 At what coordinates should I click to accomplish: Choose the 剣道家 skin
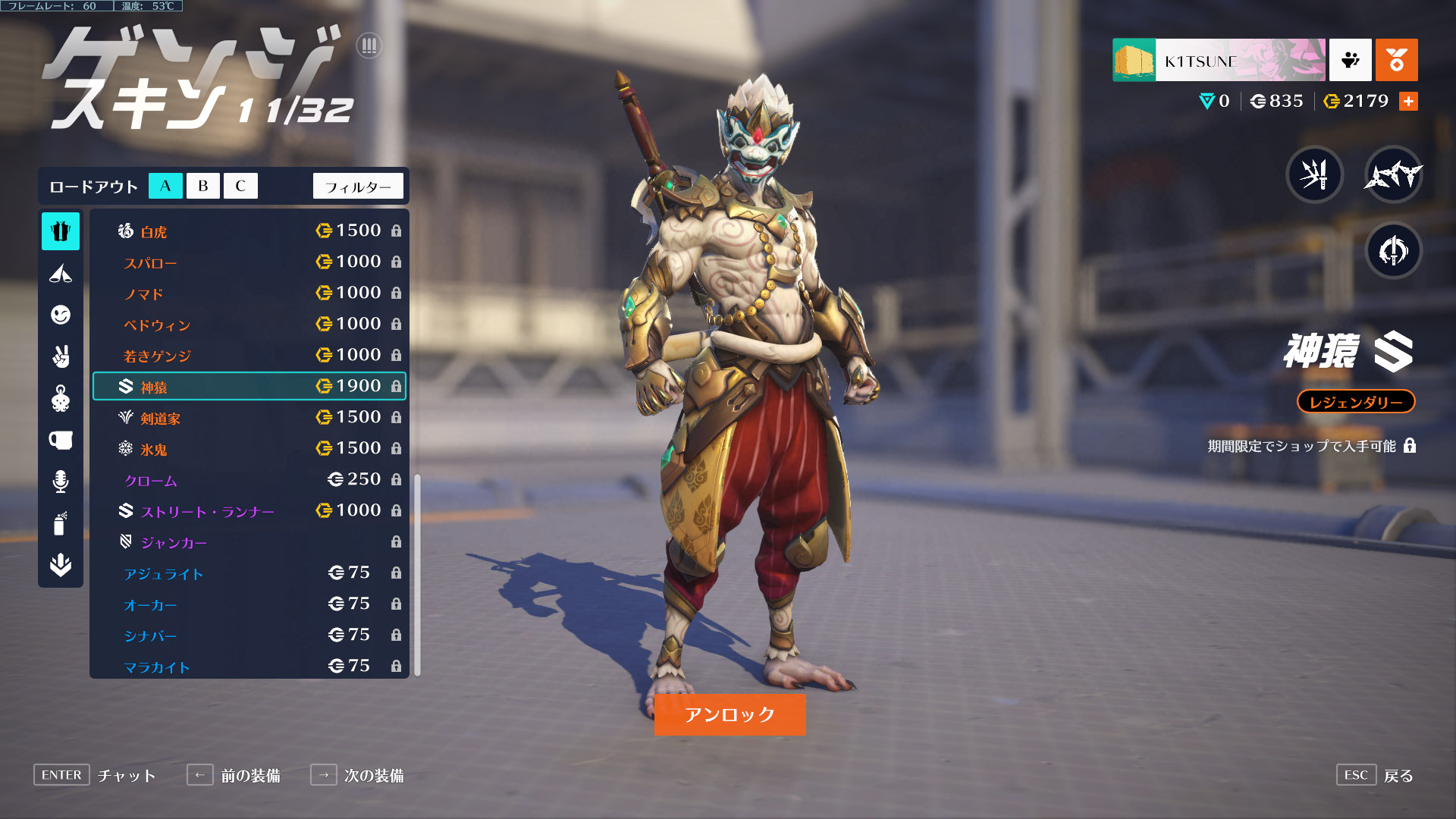tap(249, 418)
